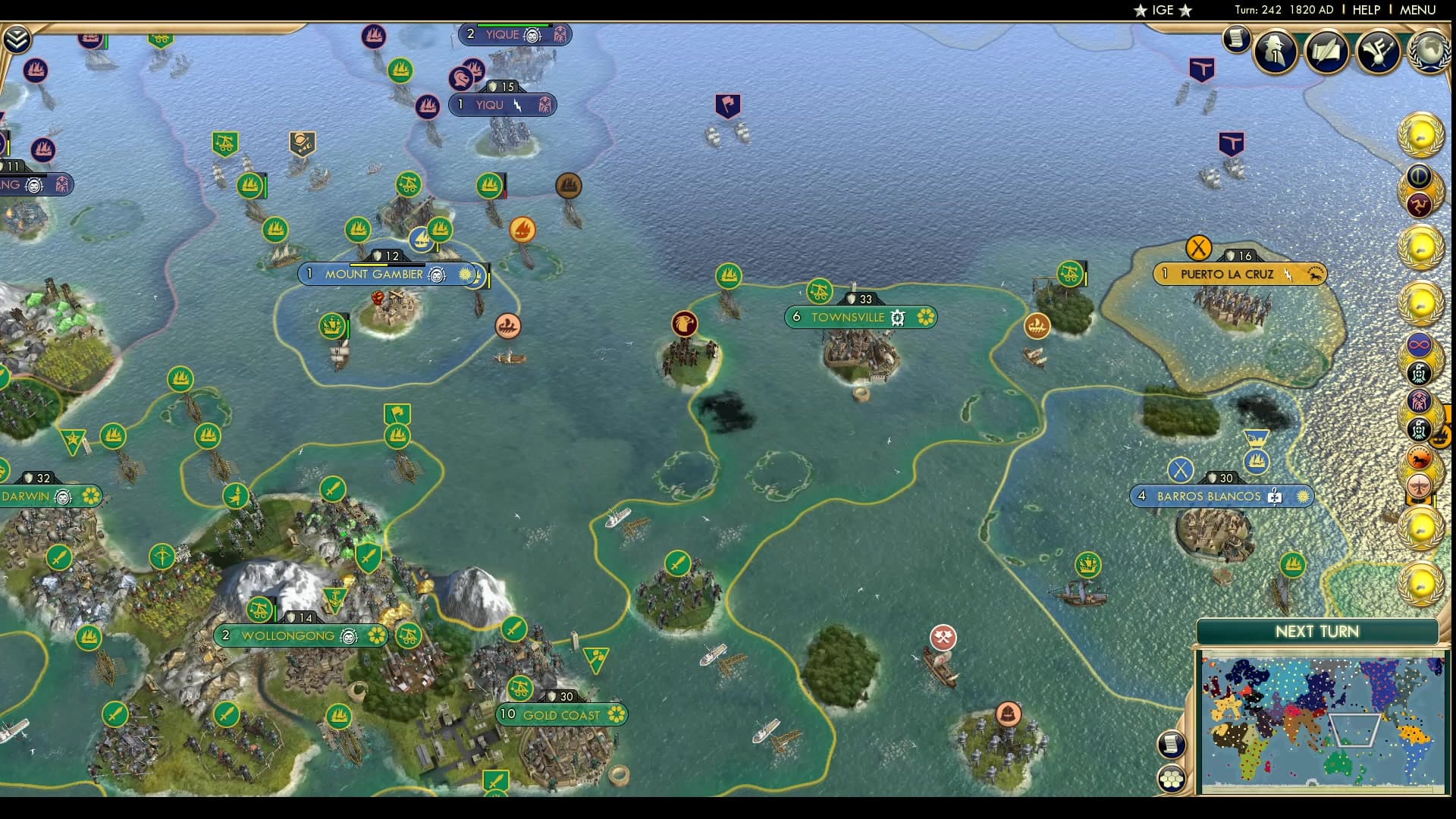The height and width of the screenshot is (819, 1456).
Task: Select the red eagle unit flag near Townsville
Action: click(685, 324)
